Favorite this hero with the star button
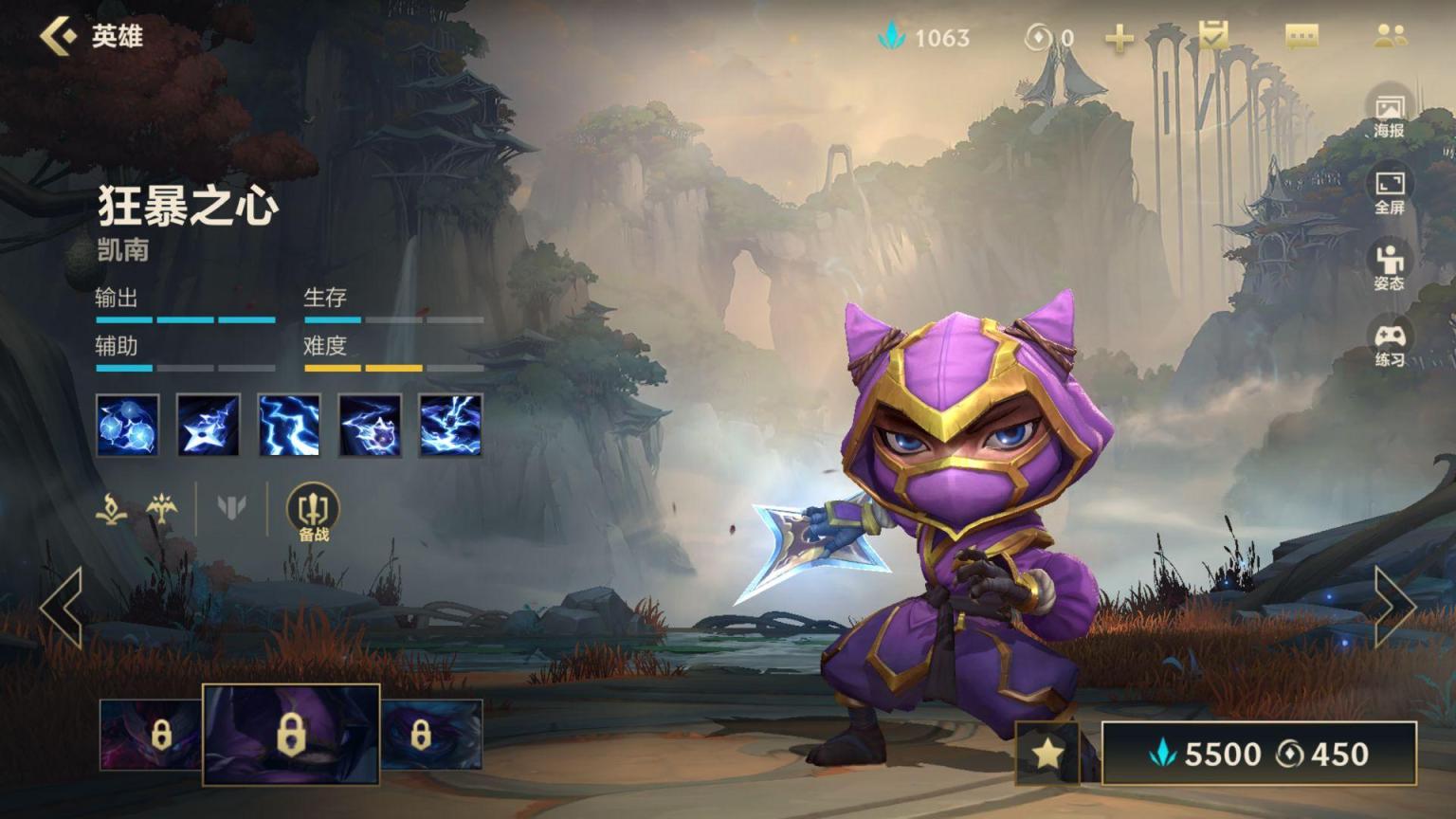The width and height of the screenshot is (1456, 819). [1047, 754]
